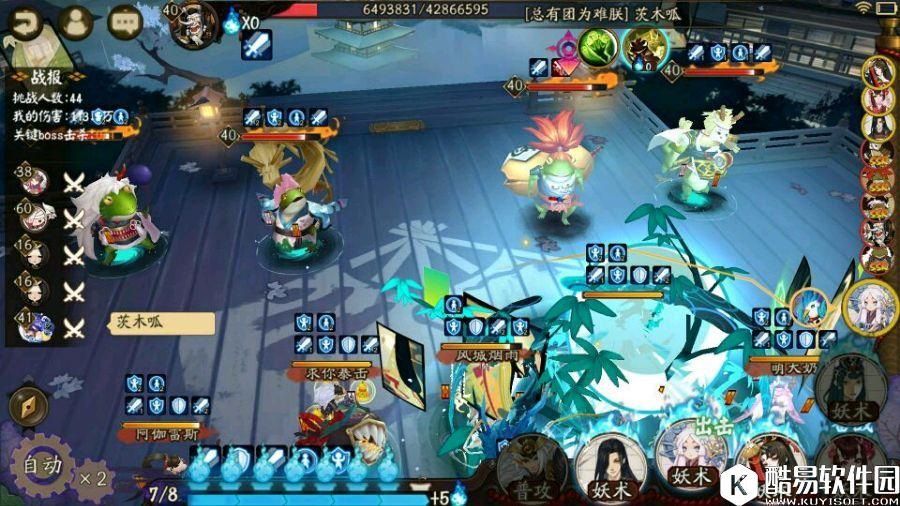
Task: Open the friends profile icon
Action: tap(76, 22)
